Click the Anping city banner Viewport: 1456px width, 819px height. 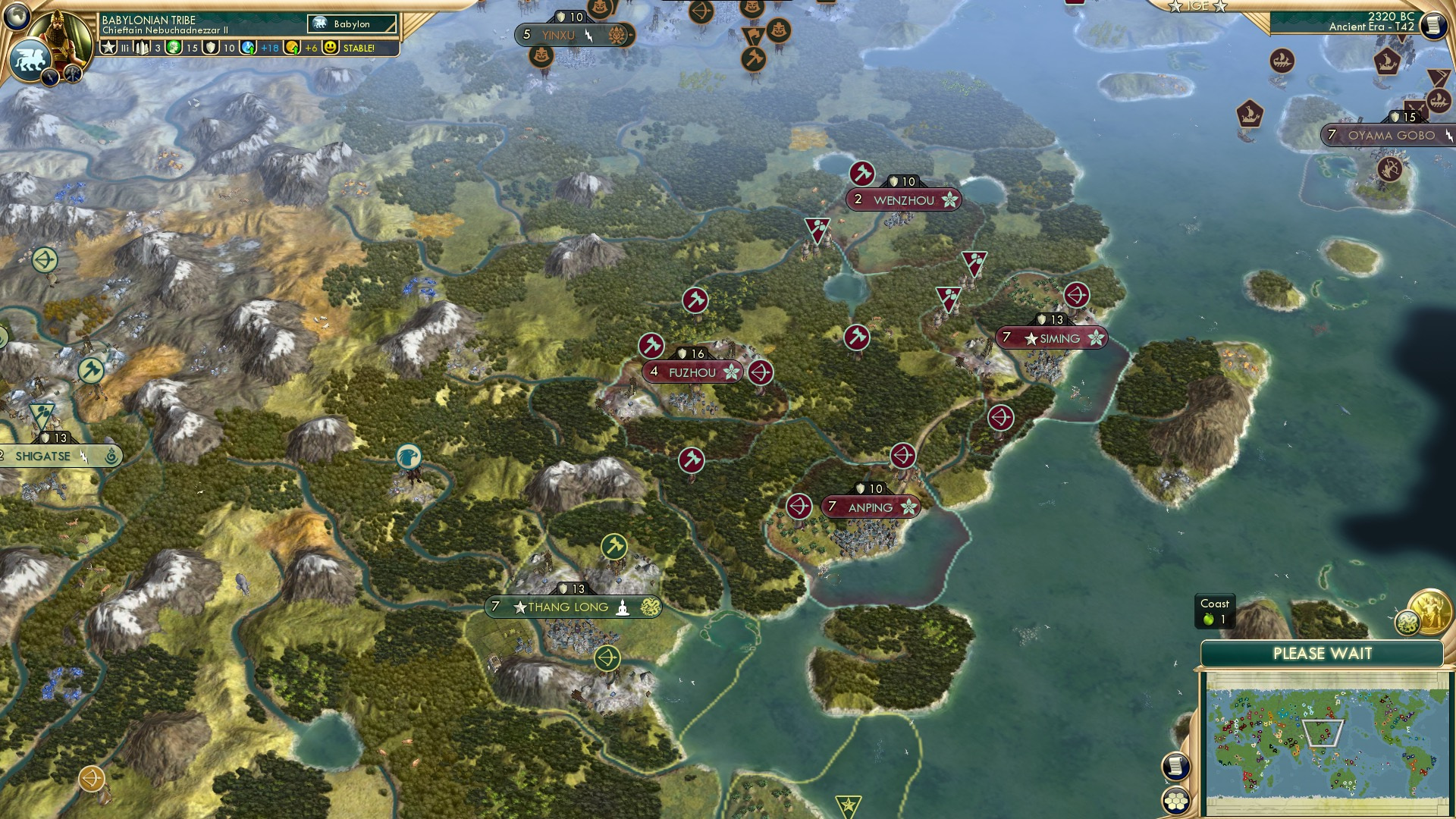tap(871, 507)
